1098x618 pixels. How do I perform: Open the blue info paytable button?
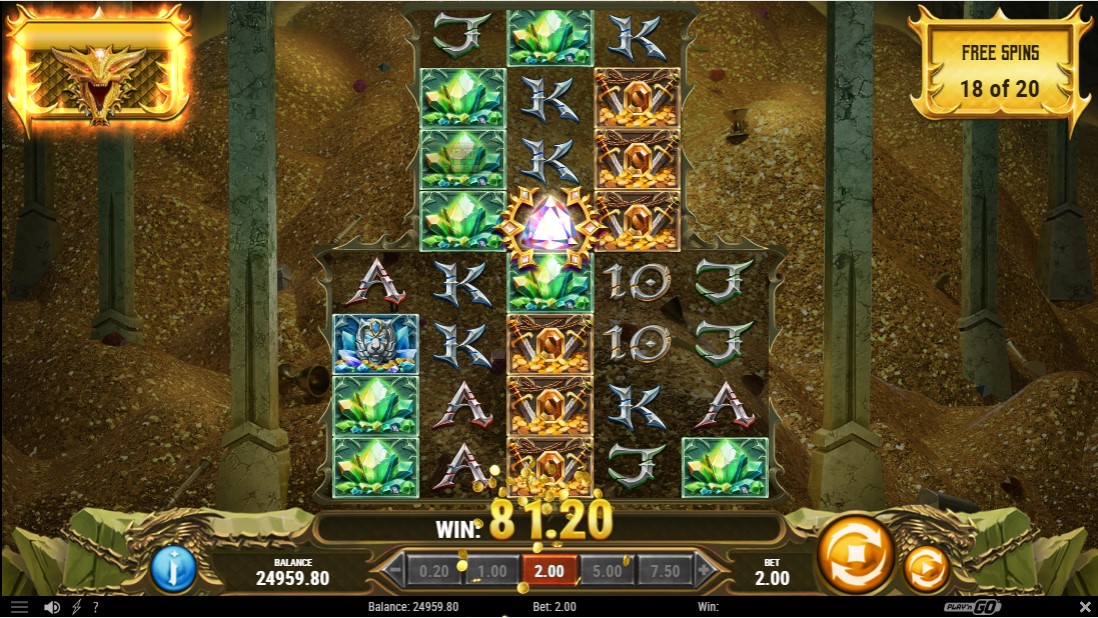coord(173,569)
